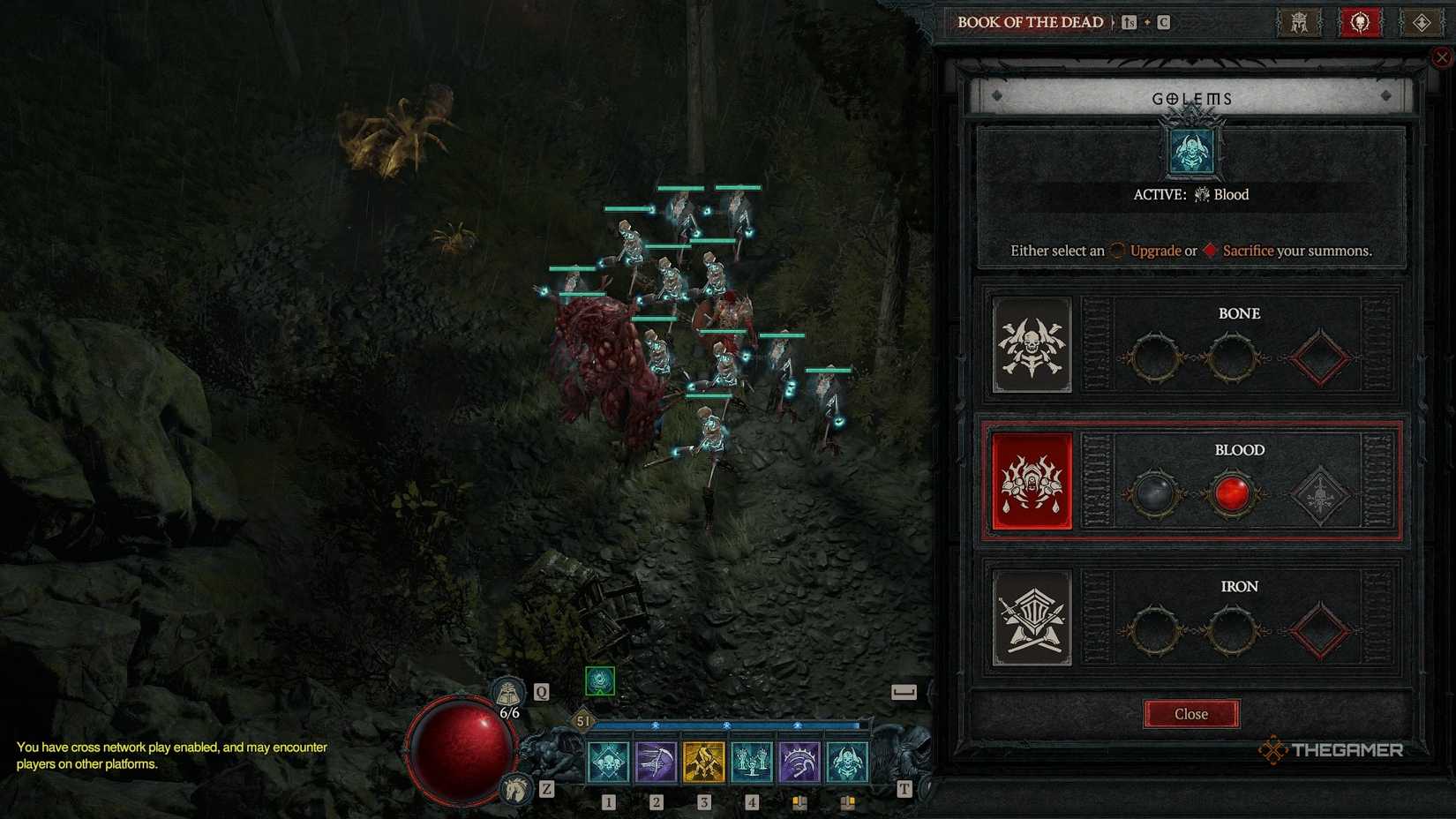Activate the golden Golem skill in slot 3
1456x819 pixels.
(x=703, y=763)
